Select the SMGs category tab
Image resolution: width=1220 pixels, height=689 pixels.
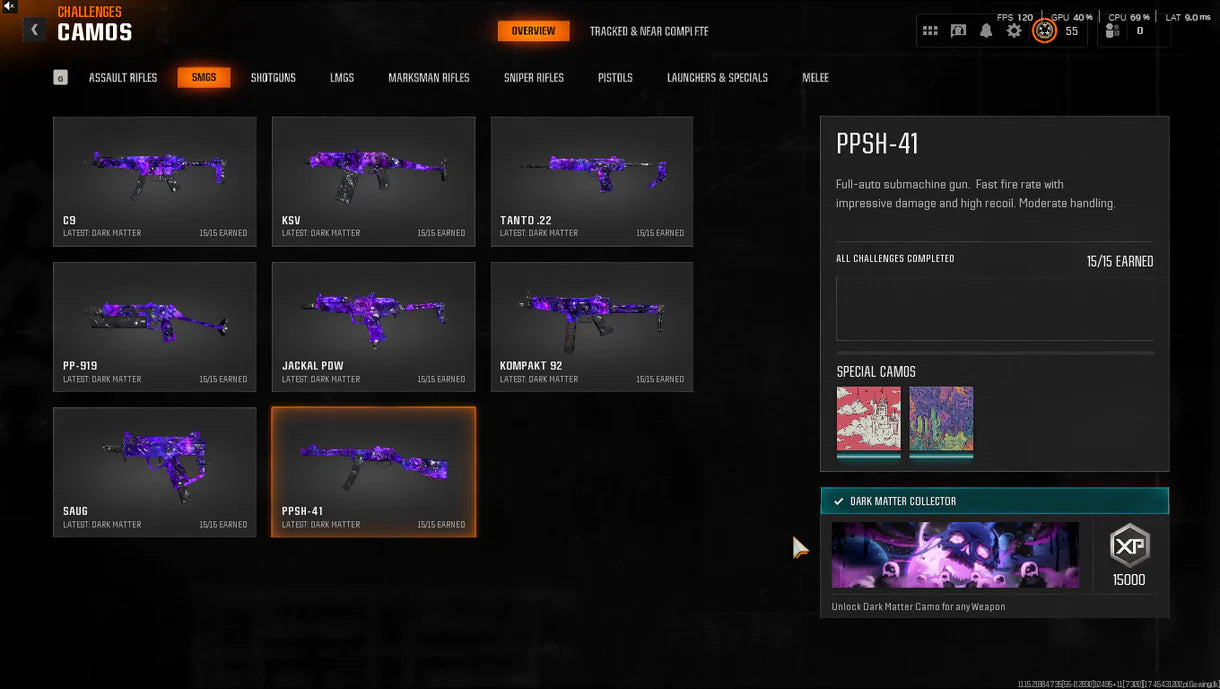(204, 77)
